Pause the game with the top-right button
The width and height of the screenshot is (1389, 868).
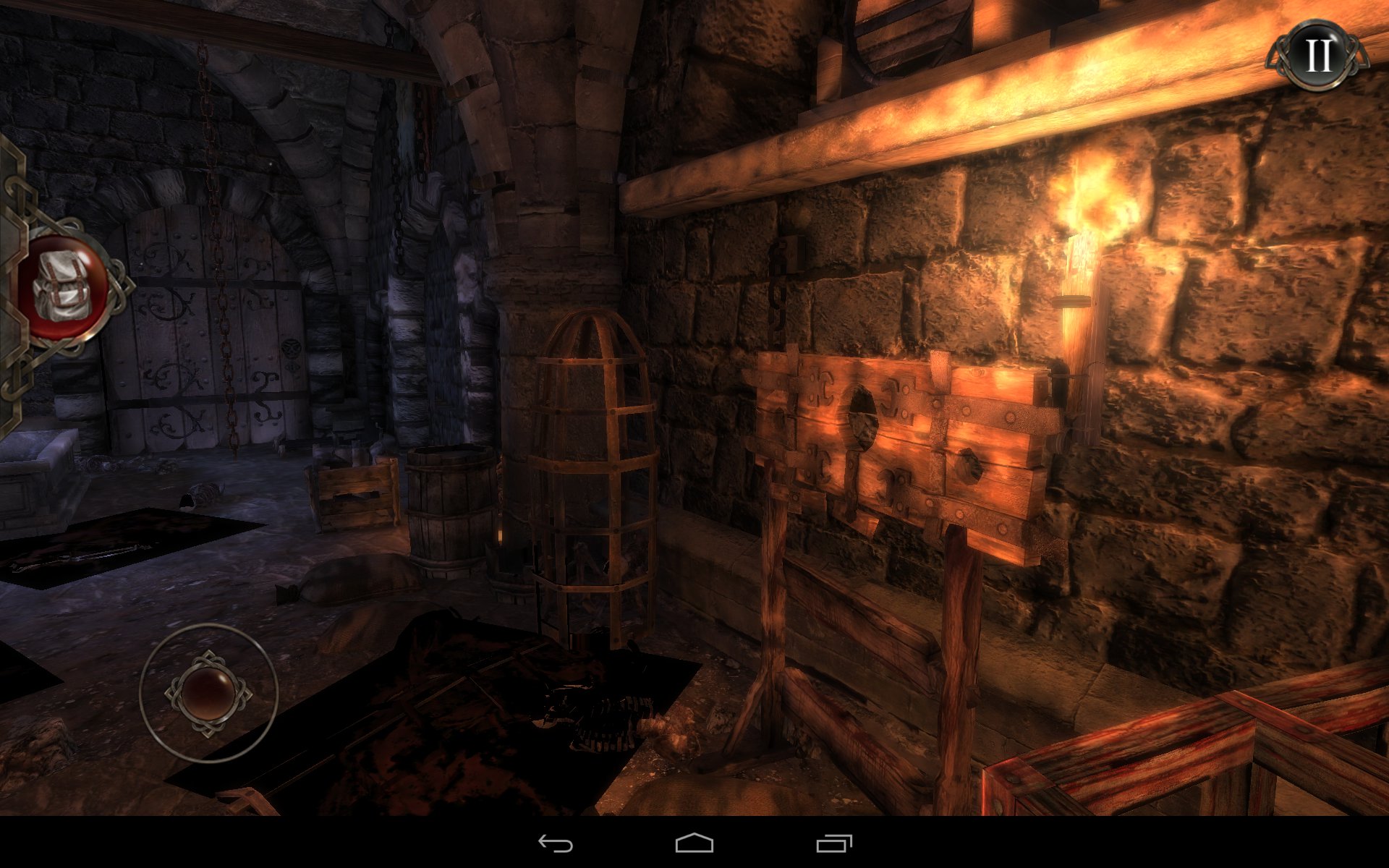click(1317, 55)
